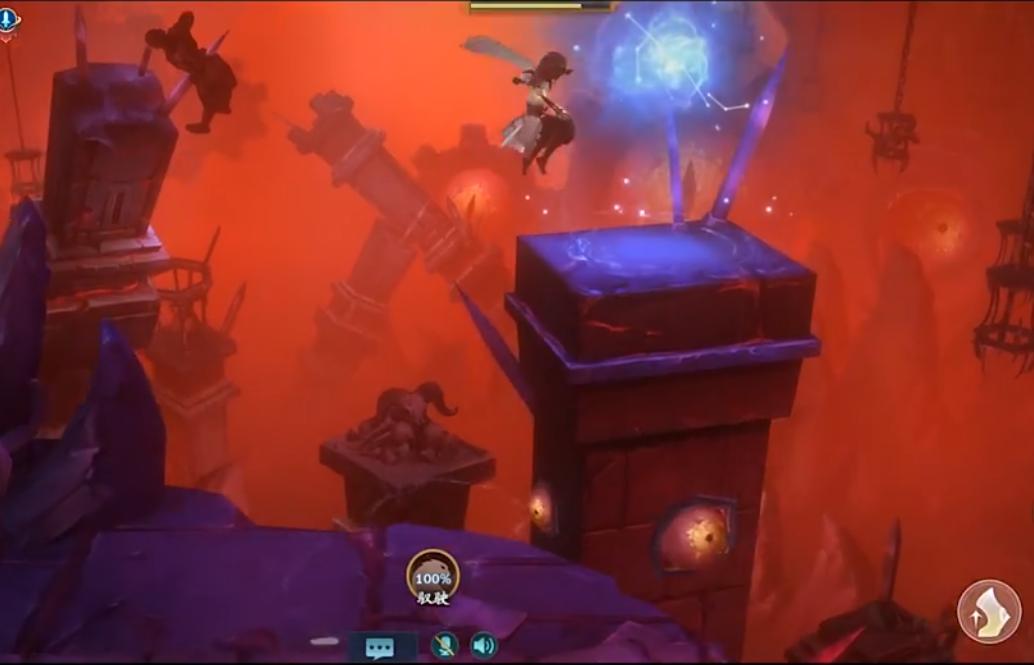Viewport: 1034px width, 665px height.
Task: Toggle the speaker sound icon
Action: pos(483,645)
